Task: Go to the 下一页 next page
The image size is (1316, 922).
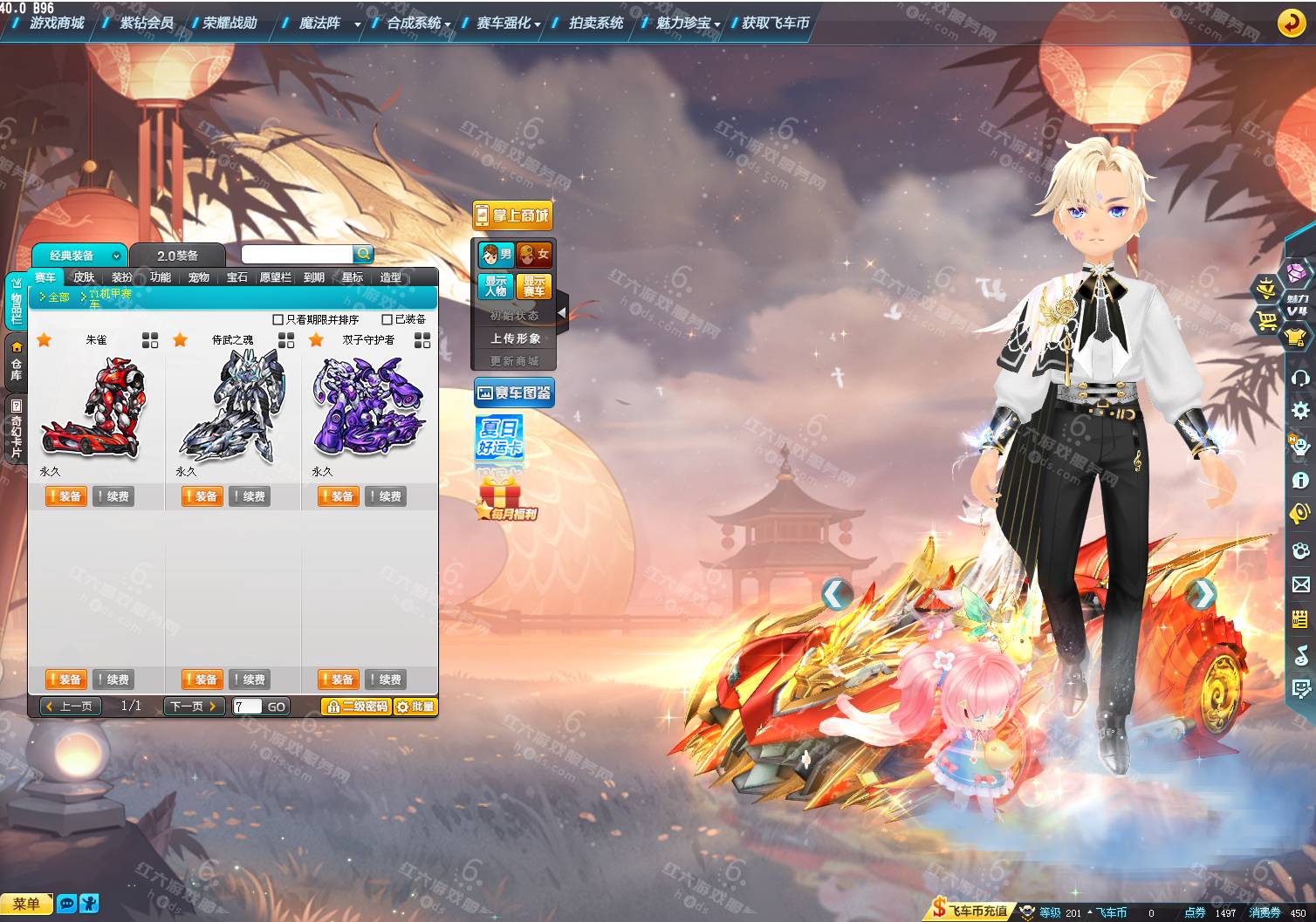Action: [194, 707]
